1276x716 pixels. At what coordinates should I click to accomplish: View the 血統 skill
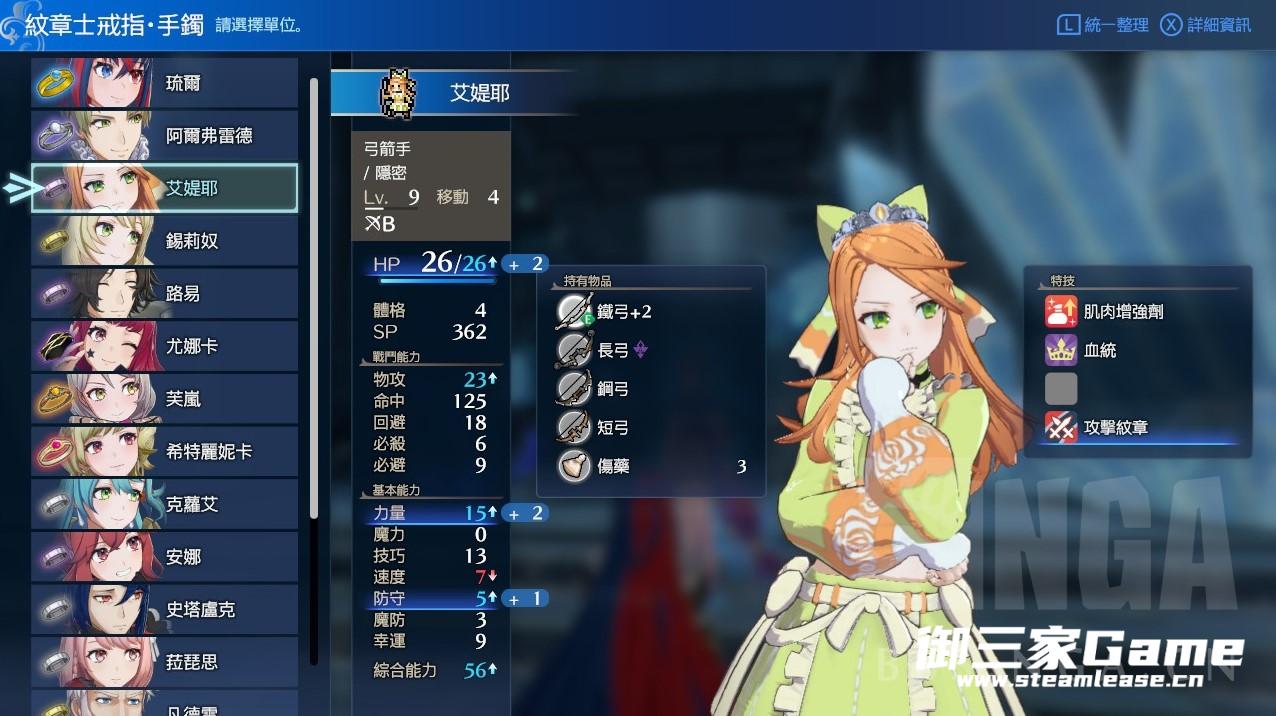(x=1100, y=350)
